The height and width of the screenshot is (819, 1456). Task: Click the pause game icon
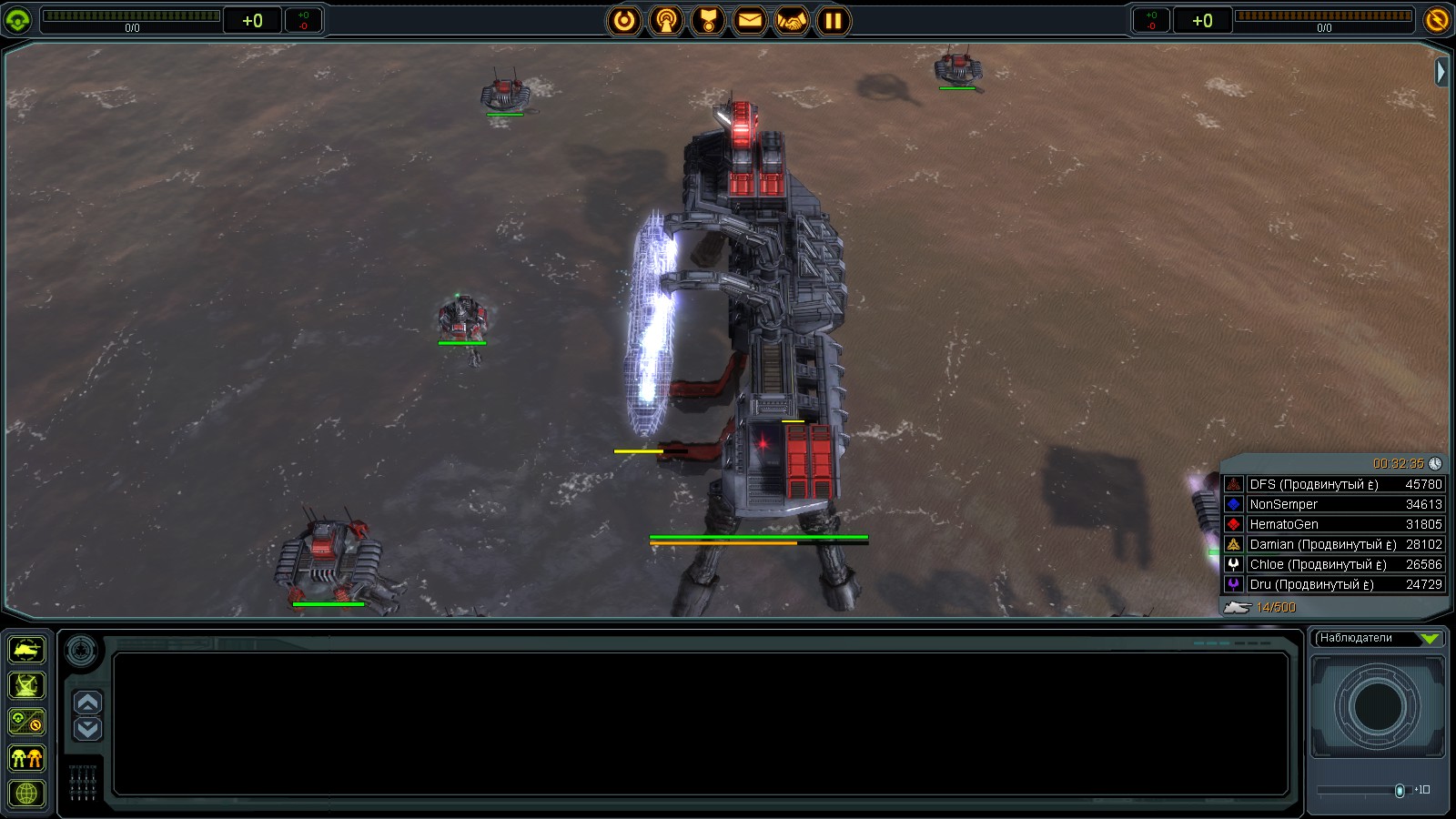pos(833,22)
